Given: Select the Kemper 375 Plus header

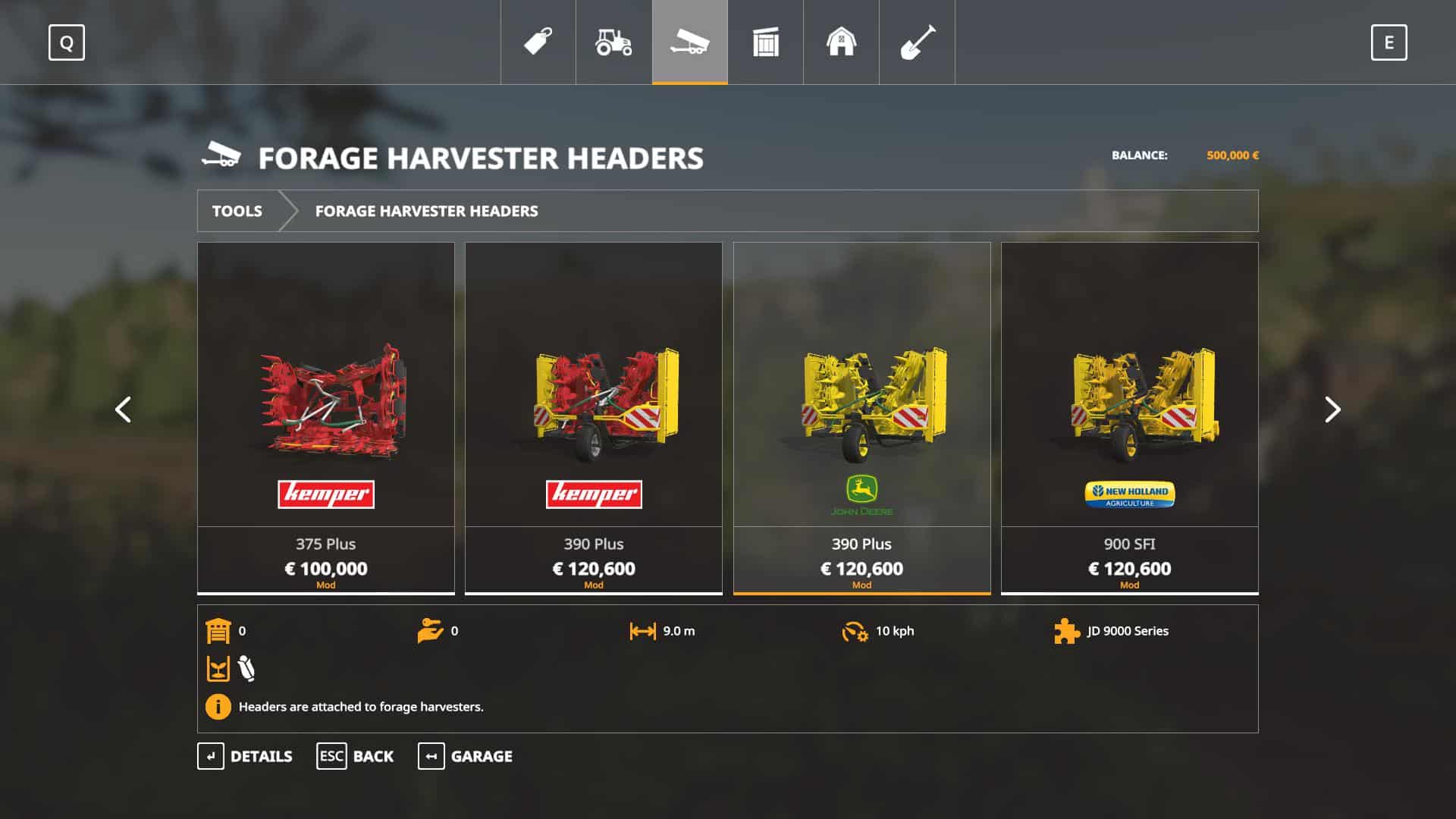Looking at the screenshot, I should (326, 417).
